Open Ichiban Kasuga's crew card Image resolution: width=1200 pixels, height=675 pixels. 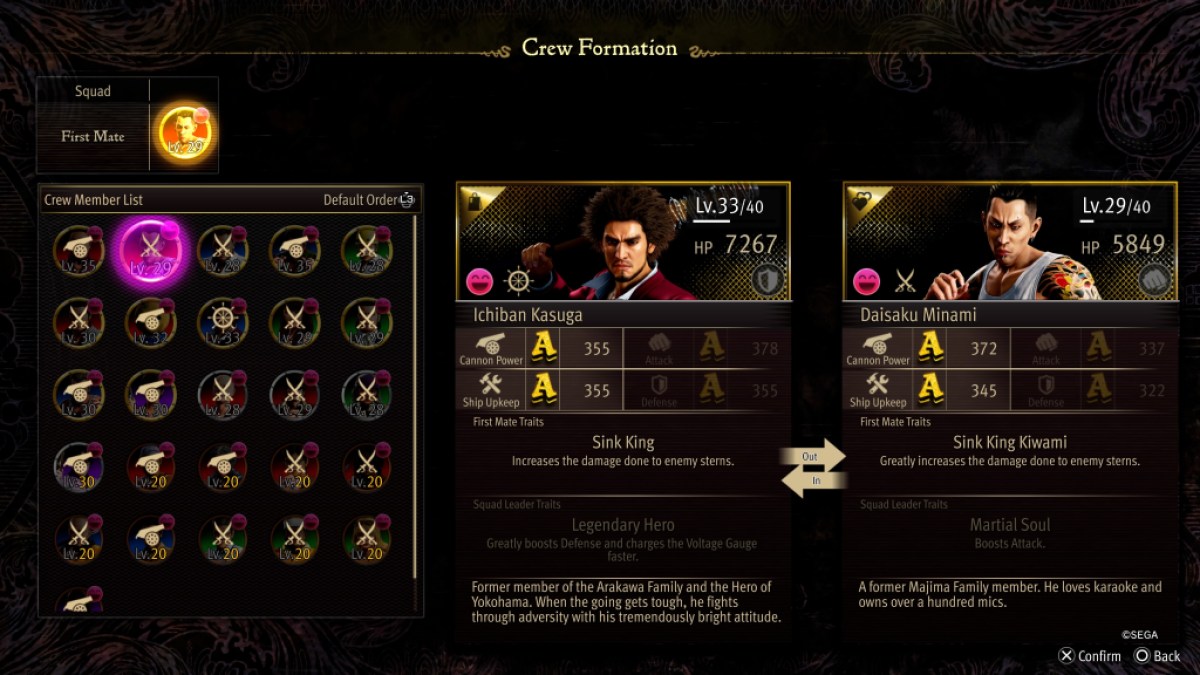(x=623, y=242)
